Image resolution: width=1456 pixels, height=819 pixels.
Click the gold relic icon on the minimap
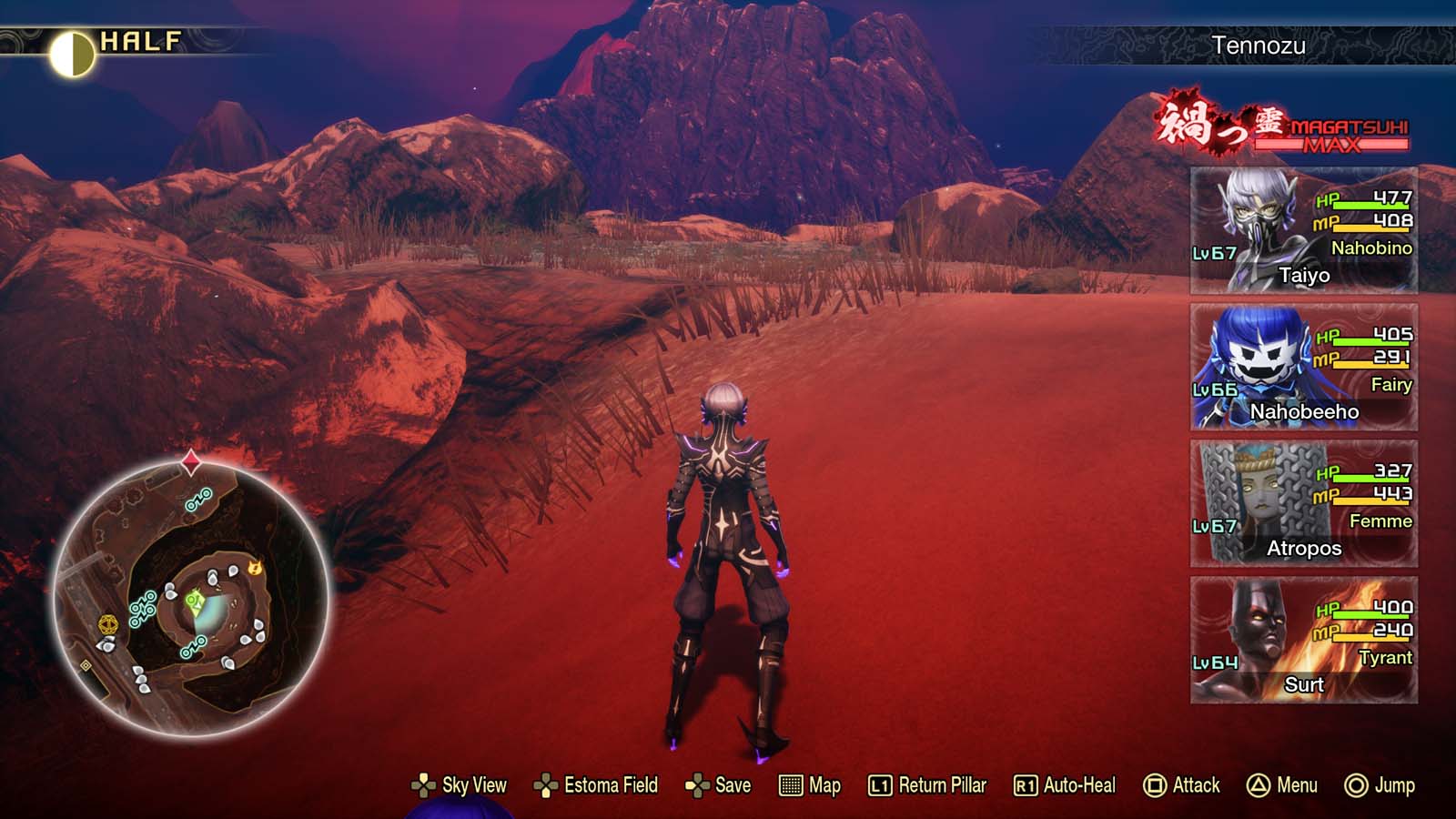107,624
